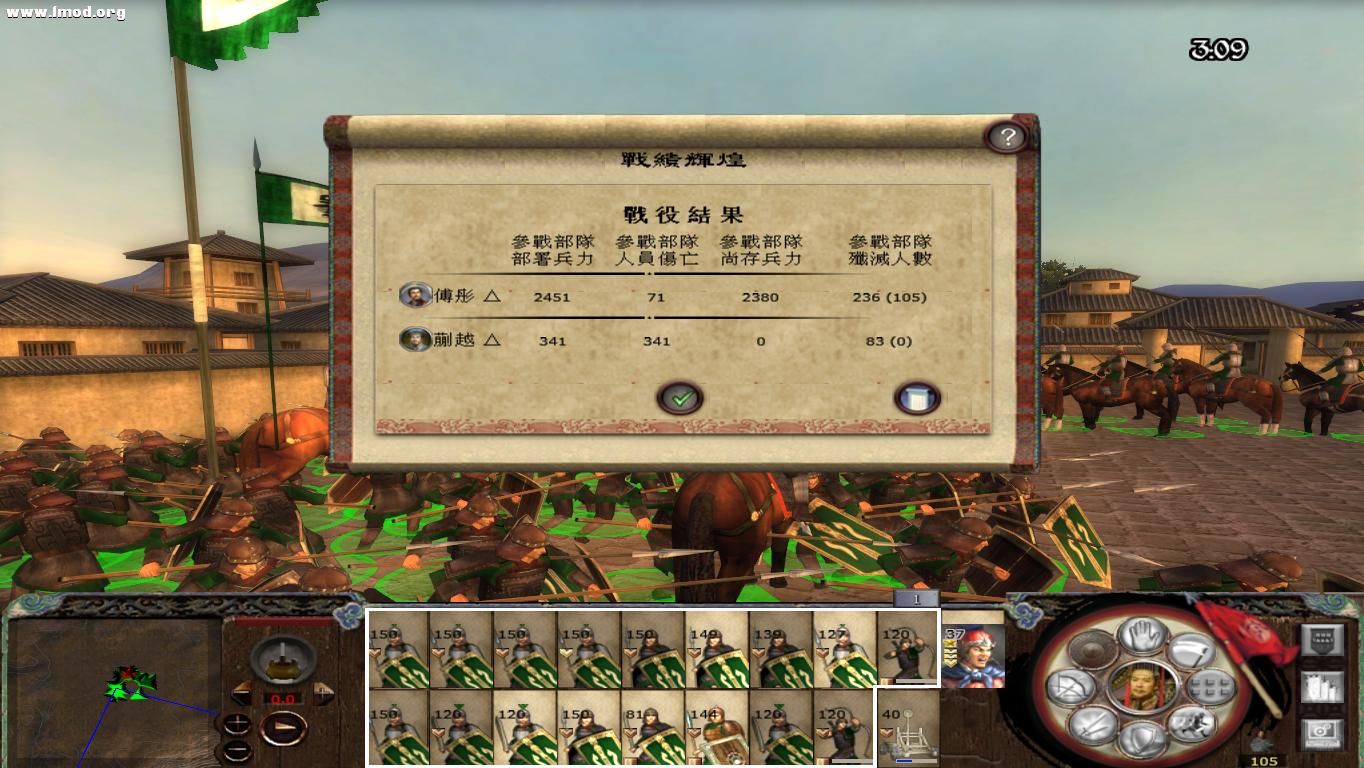The width and height of the screenshot is (1364, 768).
Task: Toggle the running speed icon on the wheel
Action: click(x=1190, y=725)
